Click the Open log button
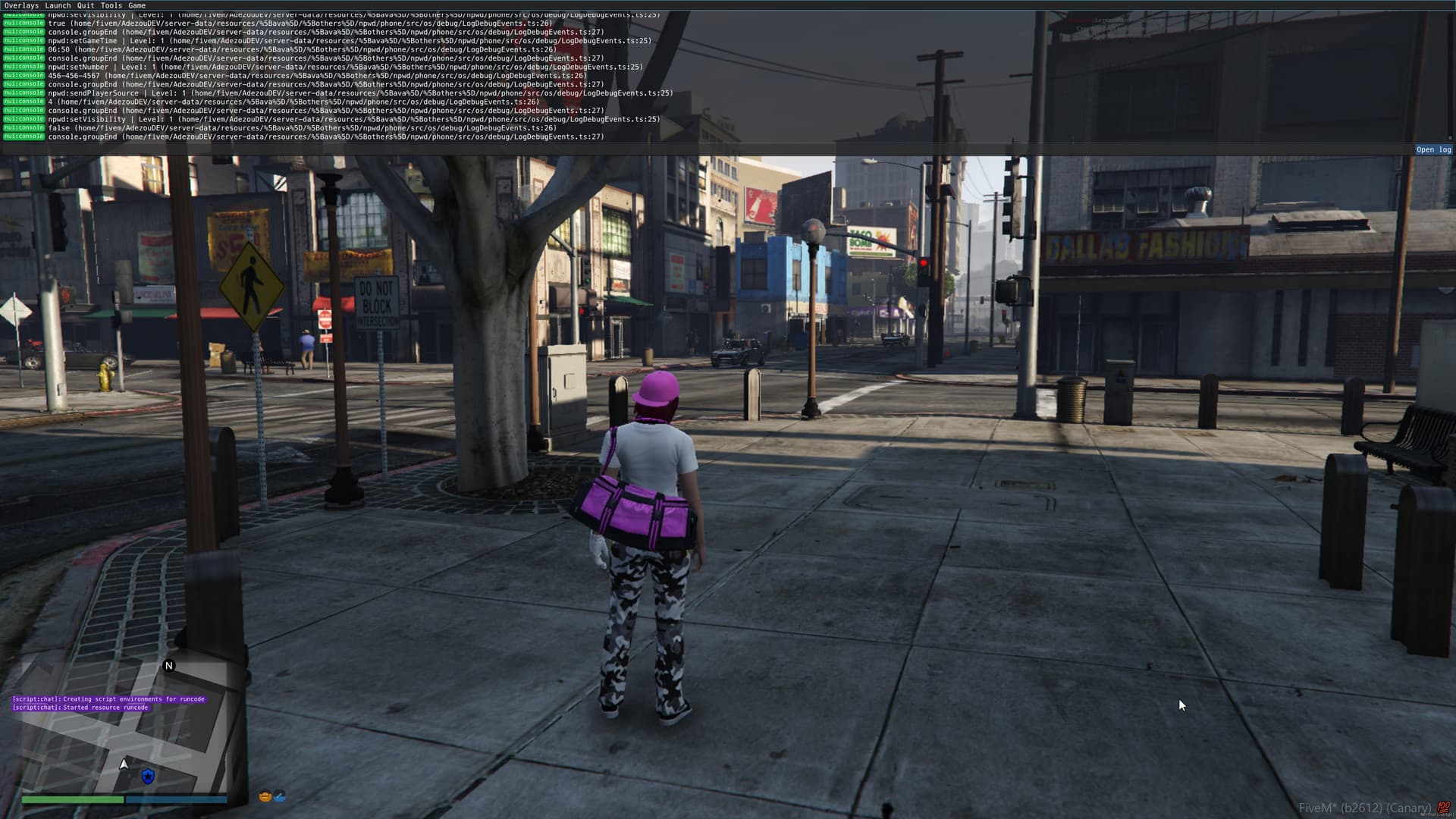This screenshot has height=819, width=1456. click(x=1433, y=149)
